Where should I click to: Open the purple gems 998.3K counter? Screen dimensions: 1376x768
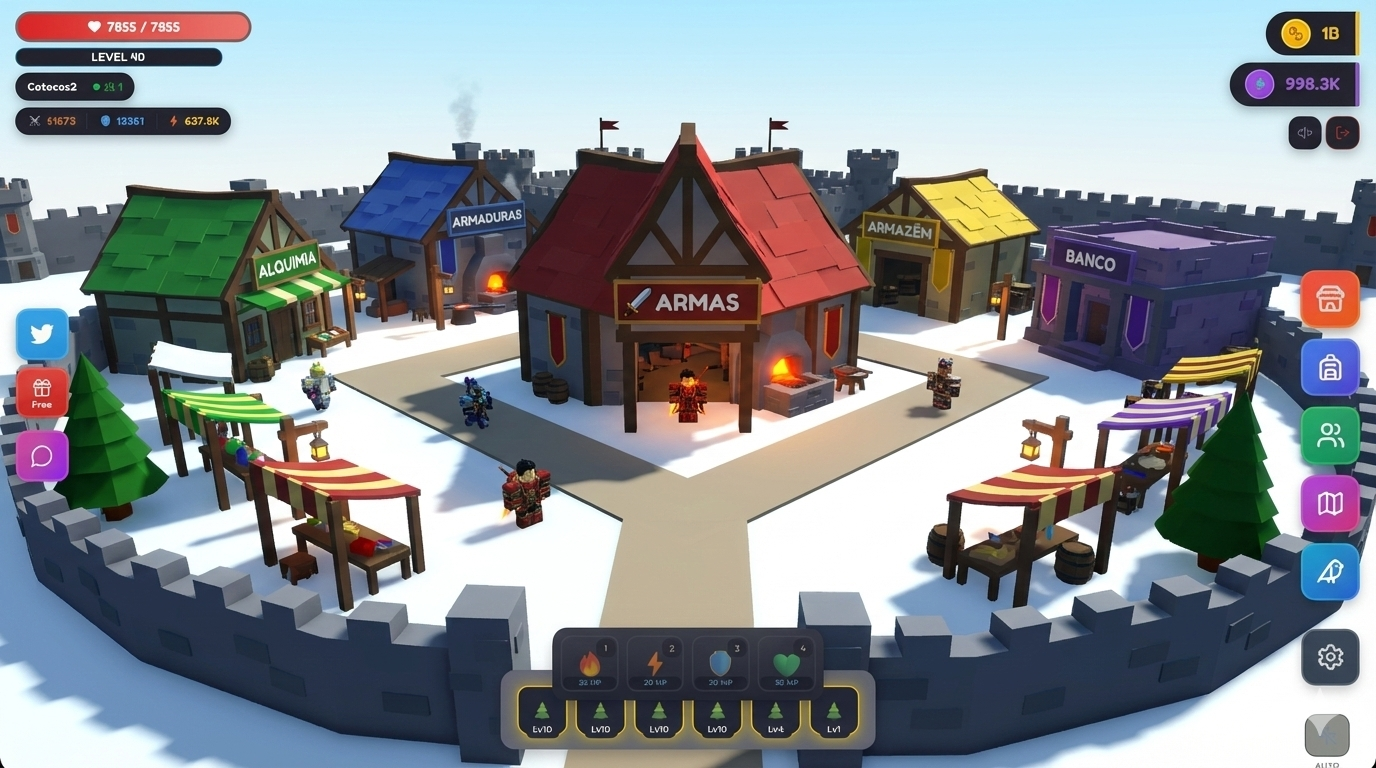[x=1295, y=84]
